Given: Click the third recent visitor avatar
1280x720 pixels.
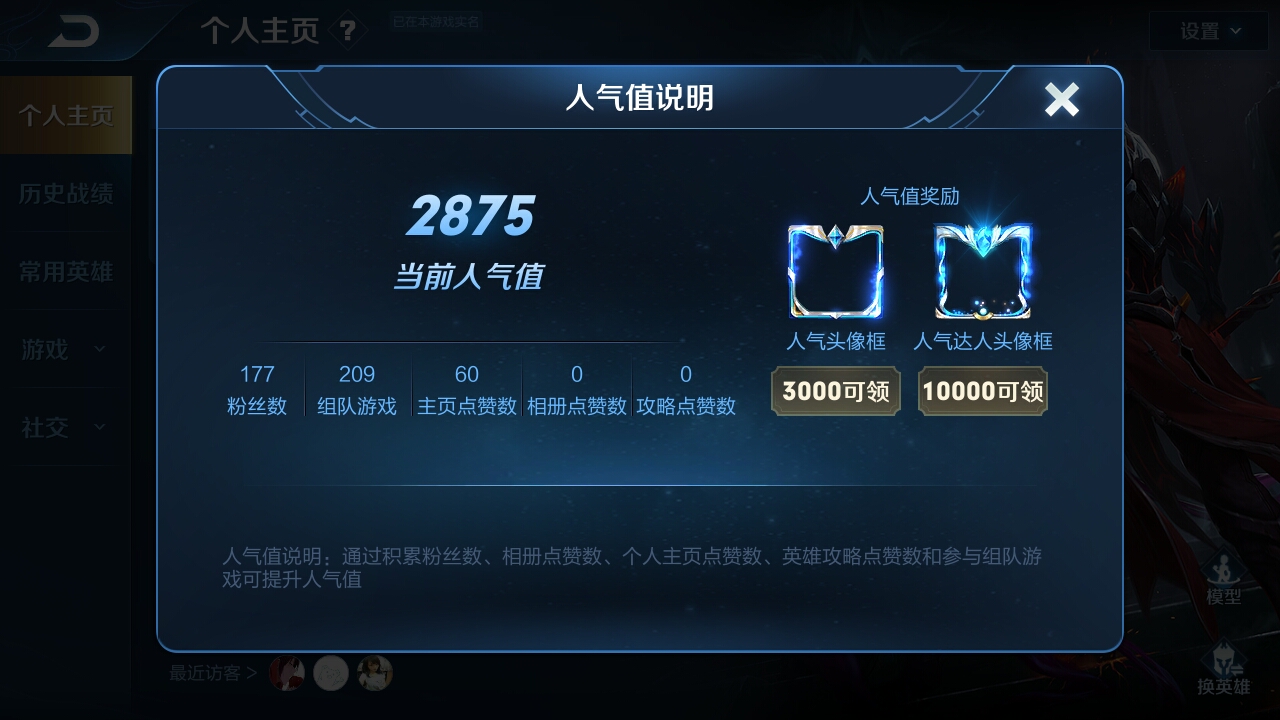Looking at the screenshot, I should (375, 673).
